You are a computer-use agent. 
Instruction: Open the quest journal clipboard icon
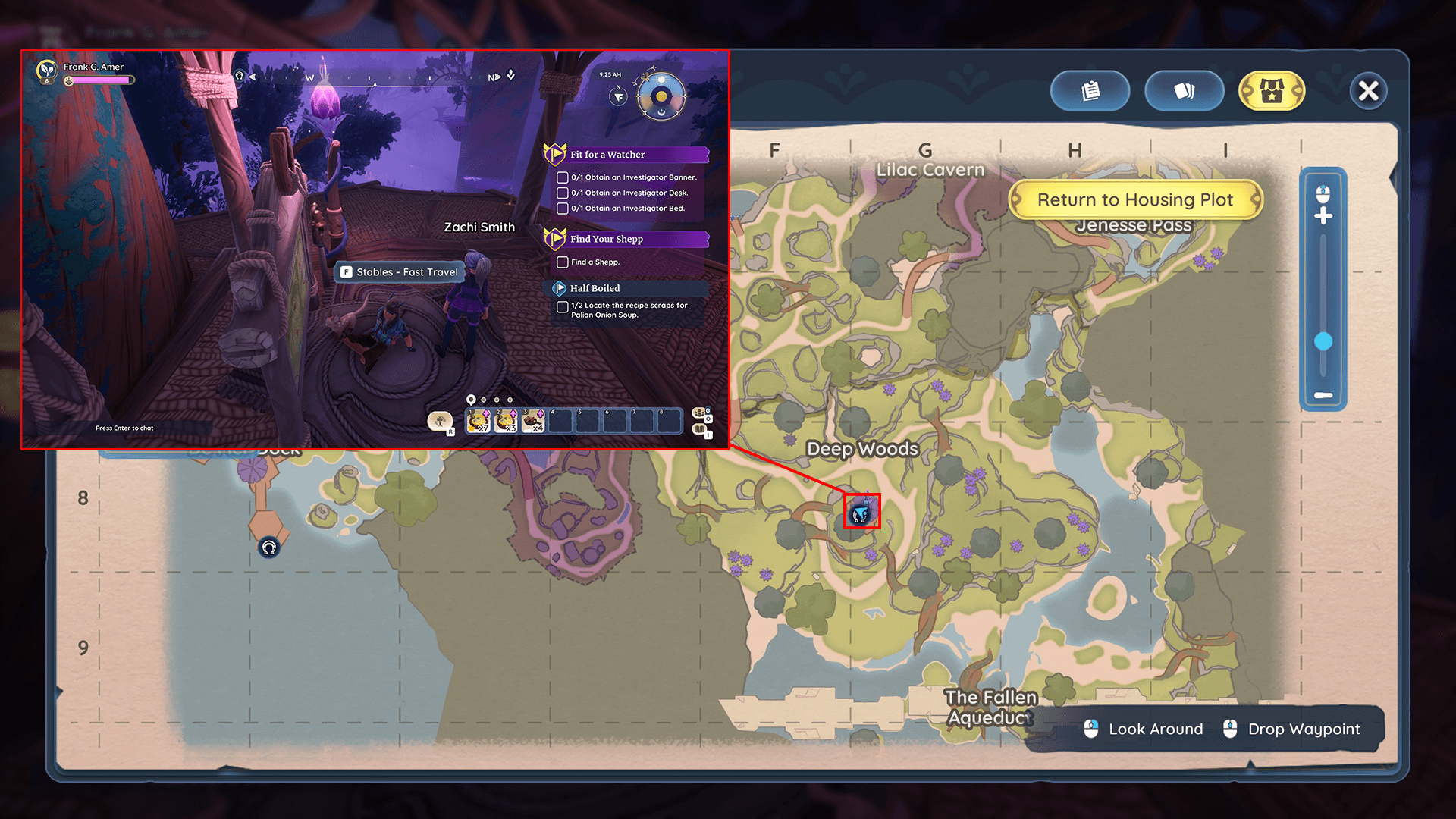click(1090, 90)
